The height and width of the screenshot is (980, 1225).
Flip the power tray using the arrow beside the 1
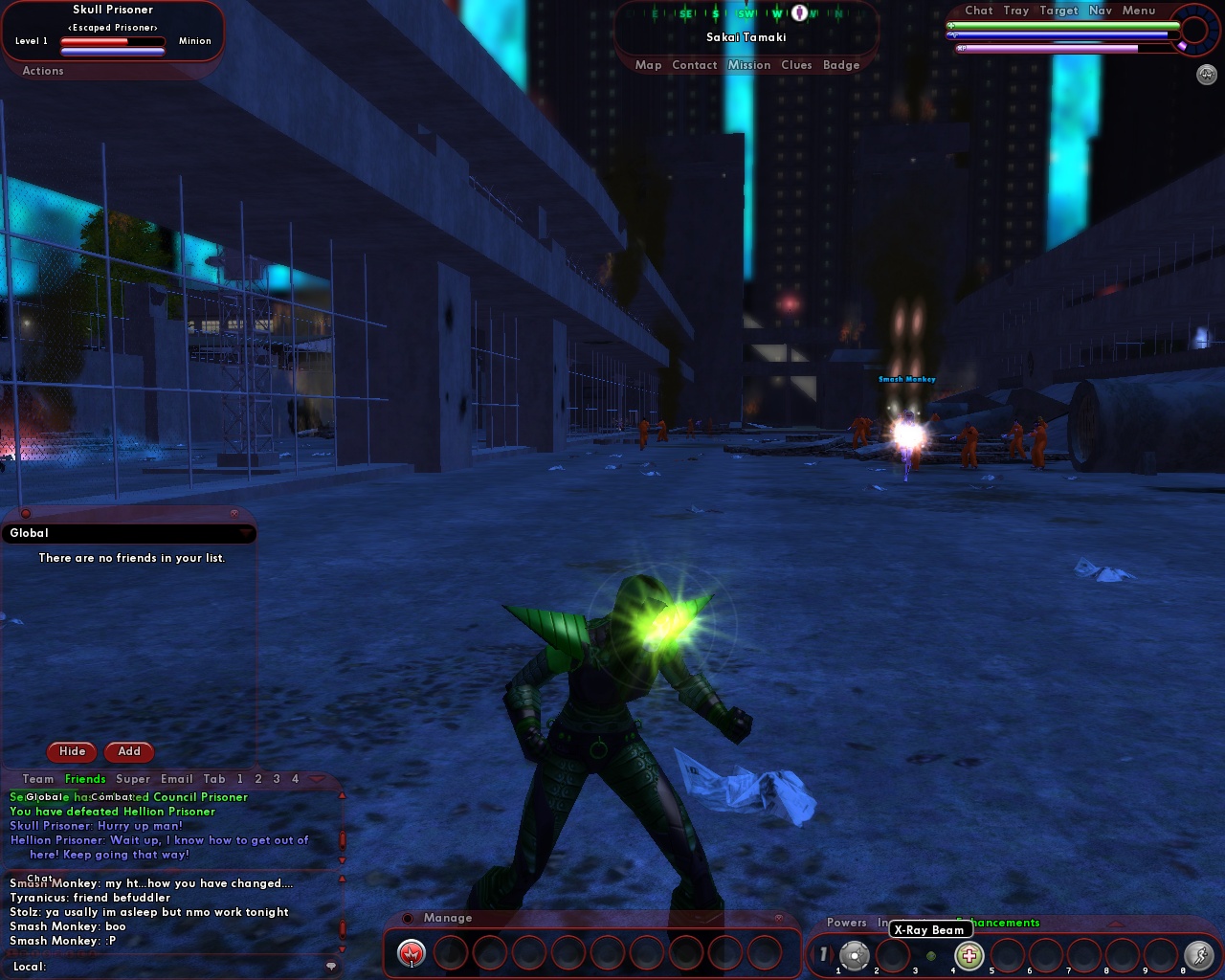point(835,954)
